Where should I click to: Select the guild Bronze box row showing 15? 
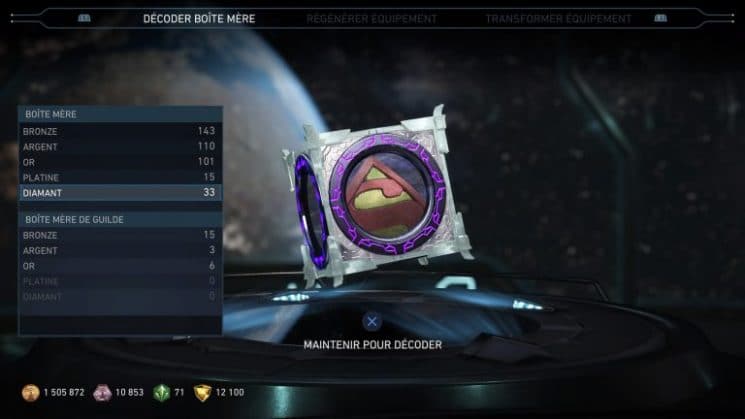(x=120, y=235)
